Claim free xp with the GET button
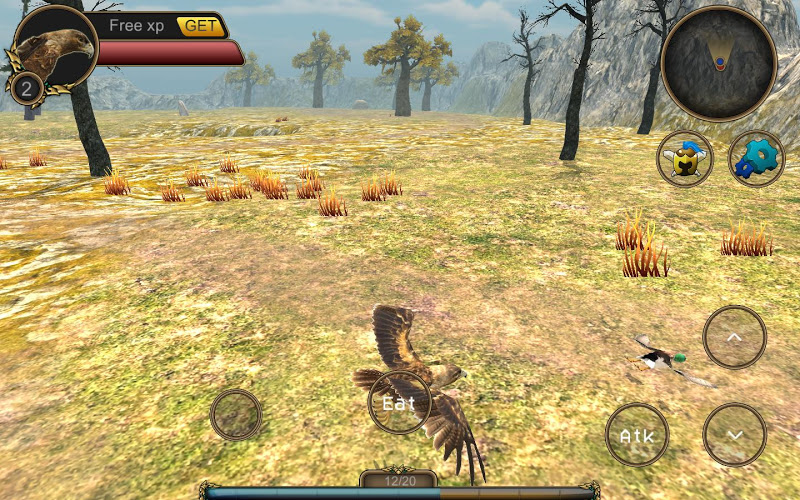The width and height of the screenshot is (800, 500). [200, 26]
